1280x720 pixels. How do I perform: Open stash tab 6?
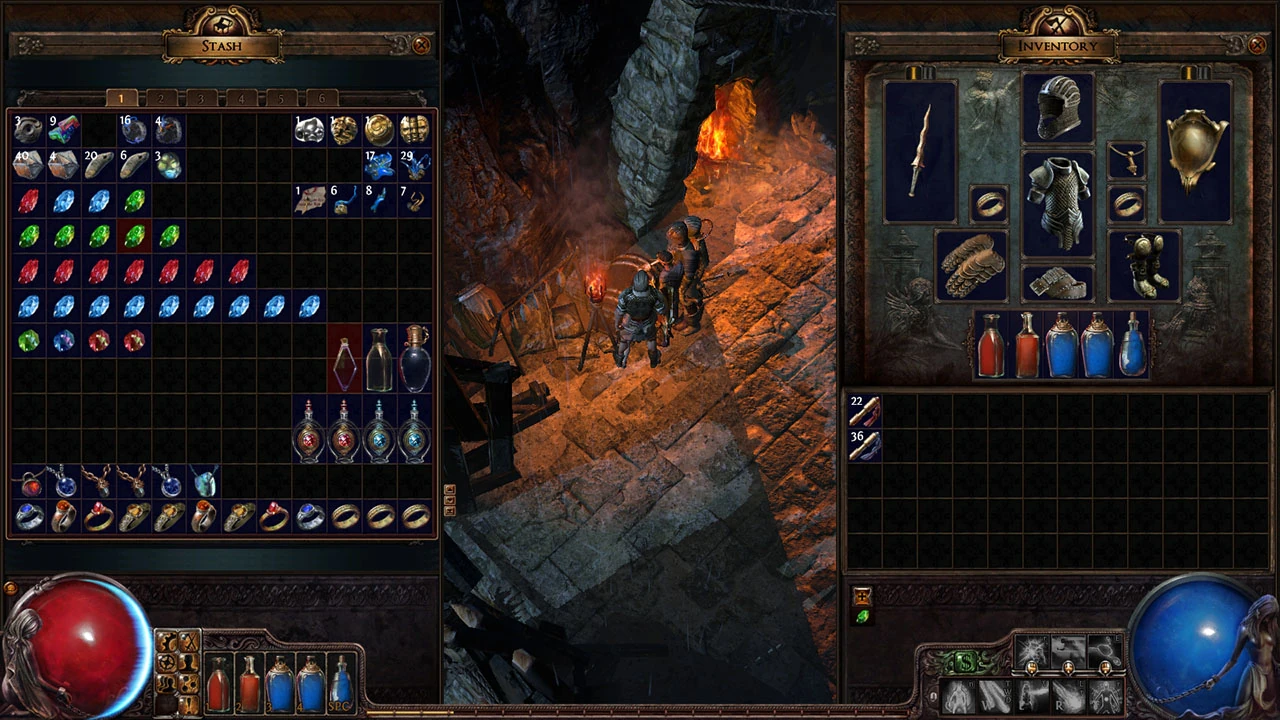(x=321, y=98)
